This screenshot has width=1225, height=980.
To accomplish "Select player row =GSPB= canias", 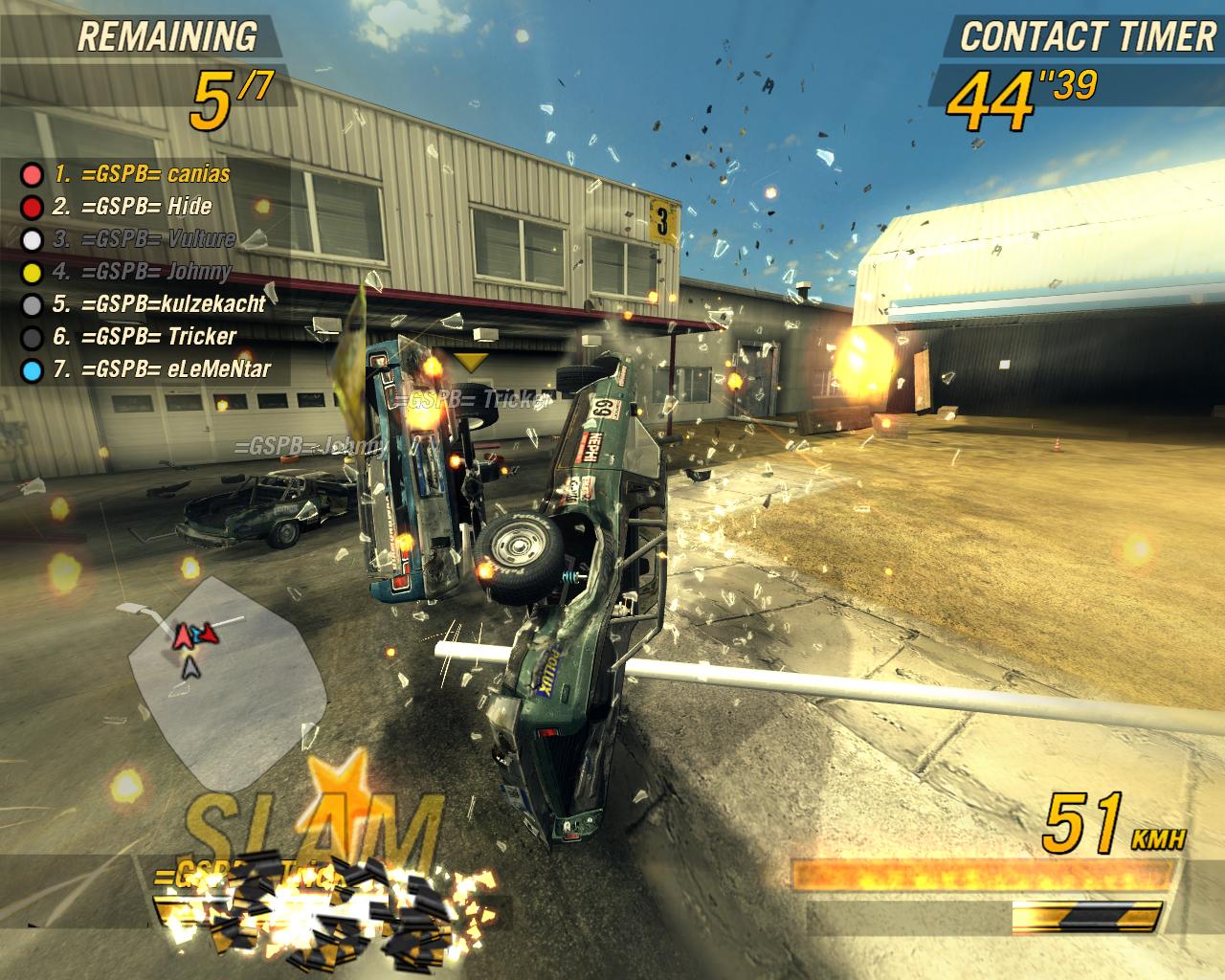I will point(142,174).
